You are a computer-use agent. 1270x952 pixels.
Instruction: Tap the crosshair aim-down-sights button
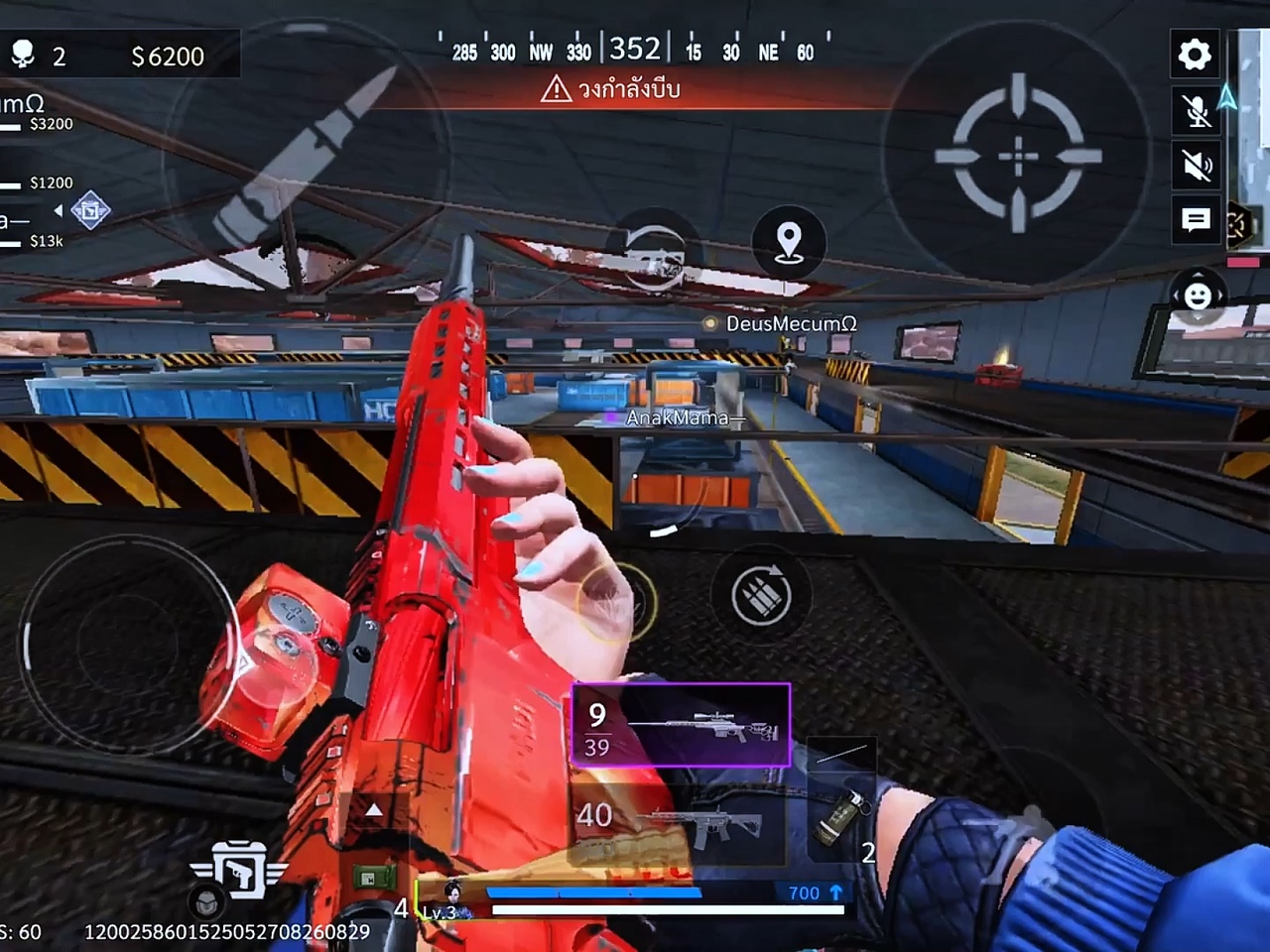tap(1018, 156)
